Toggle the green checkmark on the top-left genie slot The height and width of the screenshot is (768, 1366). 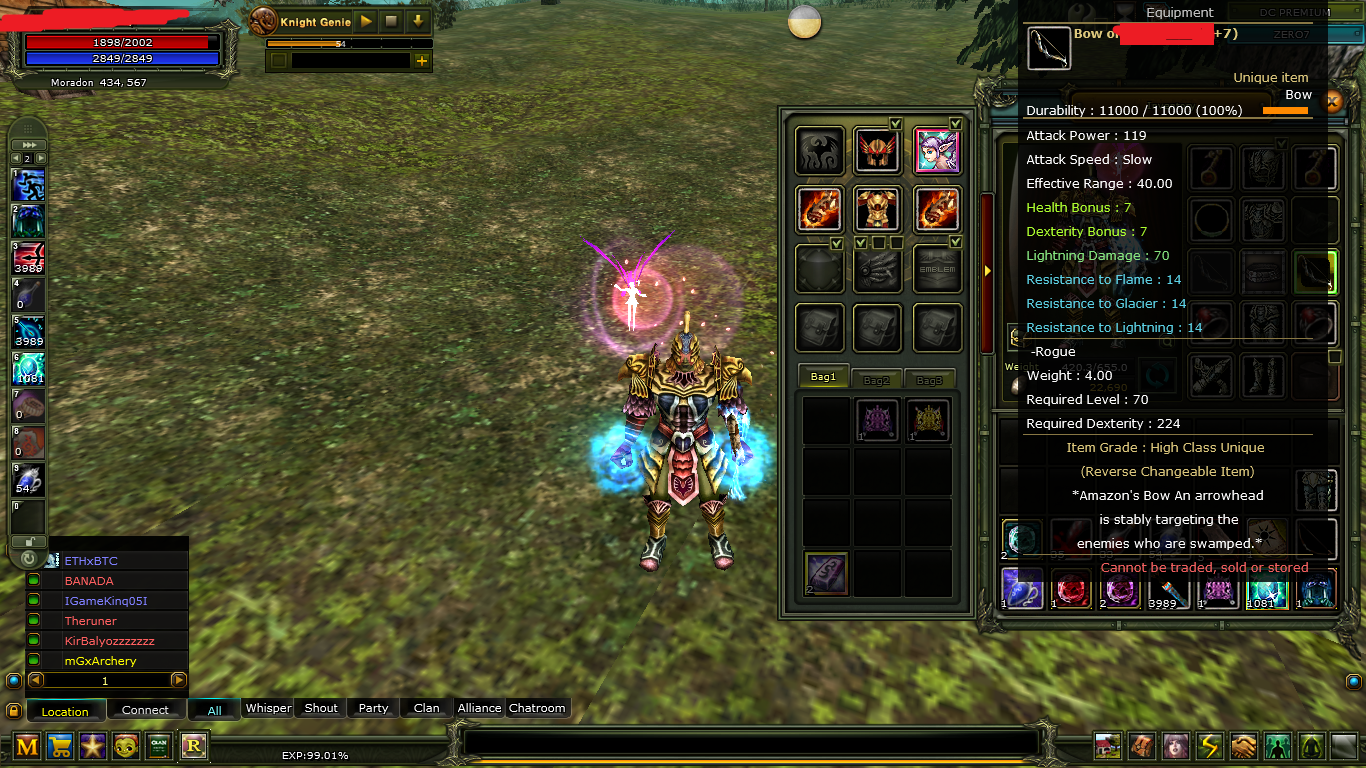[x=897, y=122]
